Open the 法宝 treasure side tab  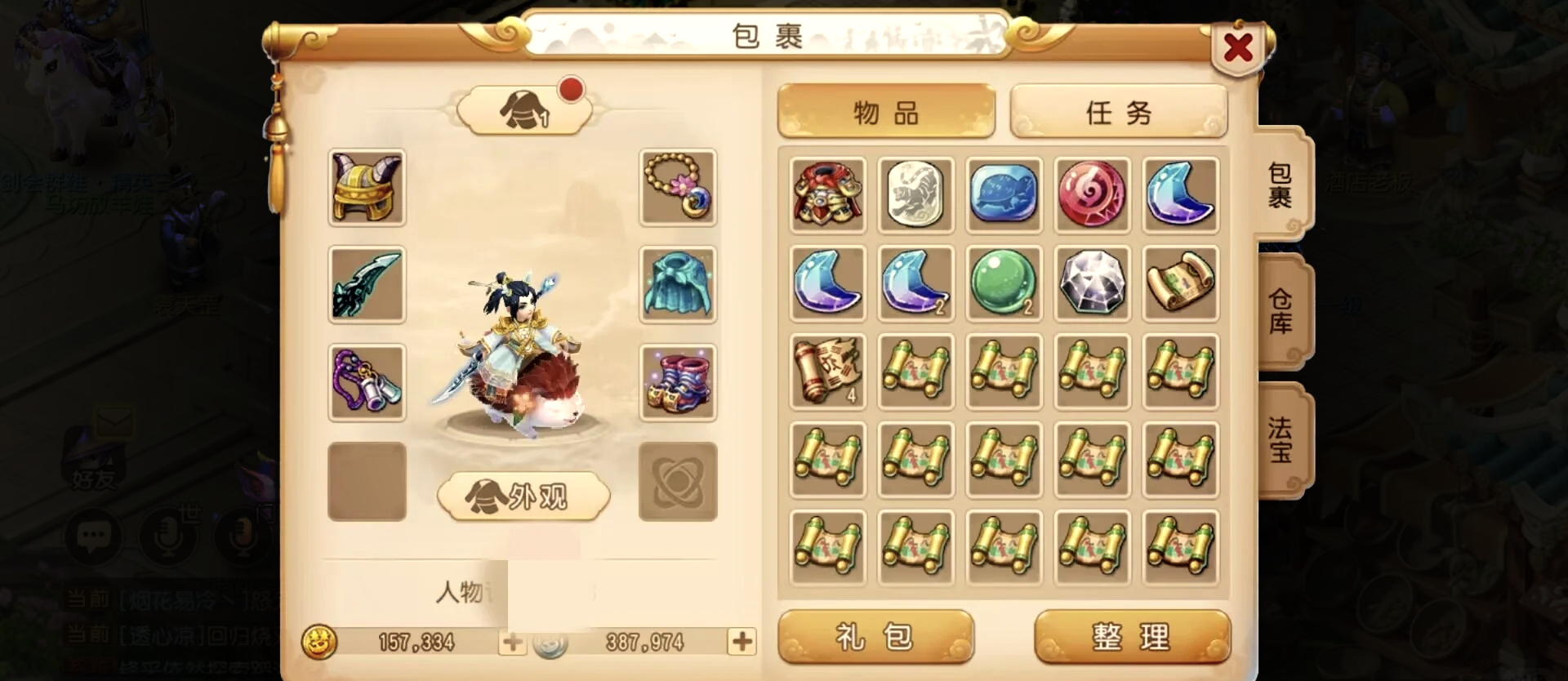pyautogui.click(x=1281, y=438)
